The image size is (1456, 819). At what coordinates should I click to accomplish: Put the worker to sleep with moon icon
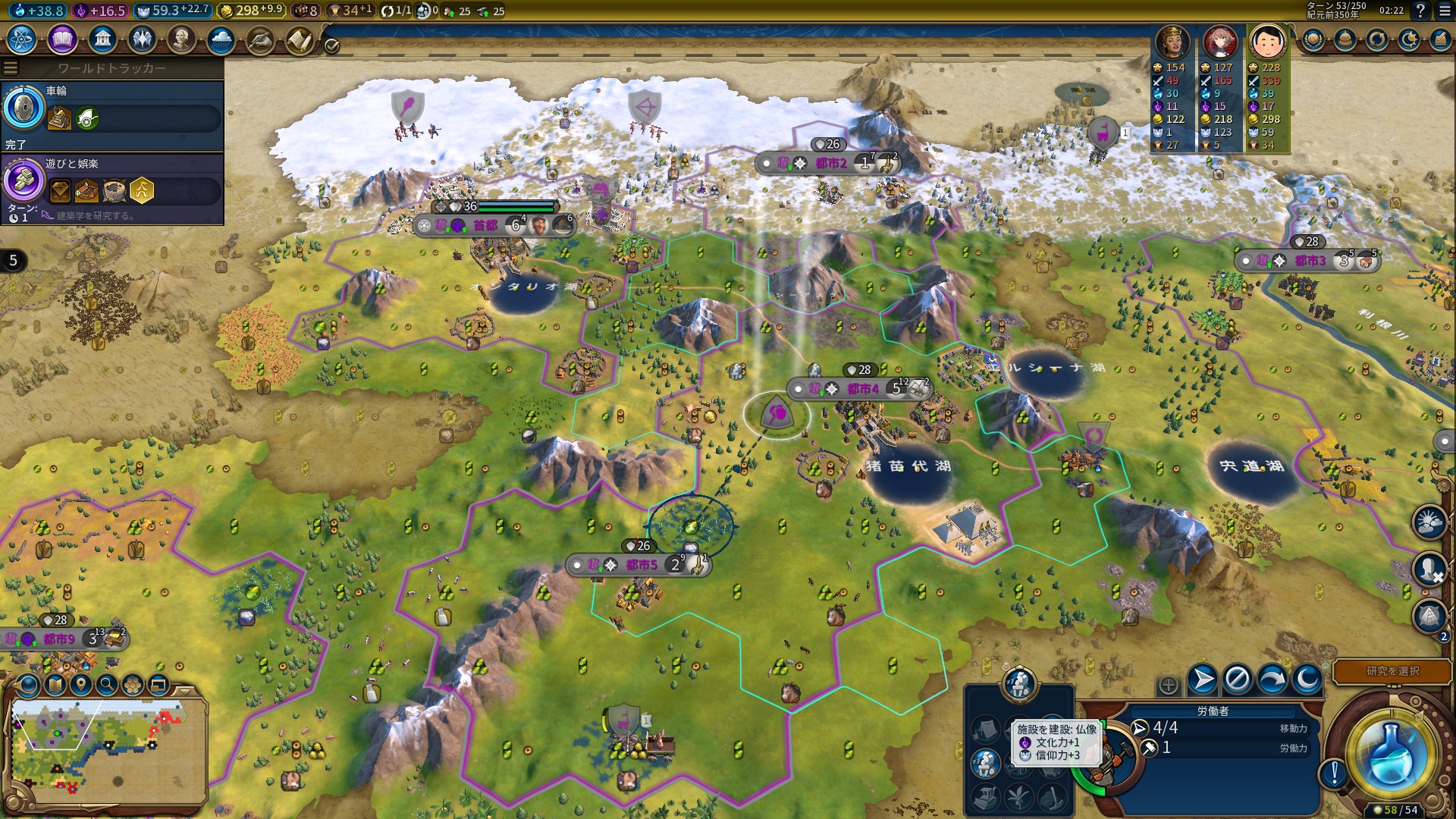tap(1307, 679)
